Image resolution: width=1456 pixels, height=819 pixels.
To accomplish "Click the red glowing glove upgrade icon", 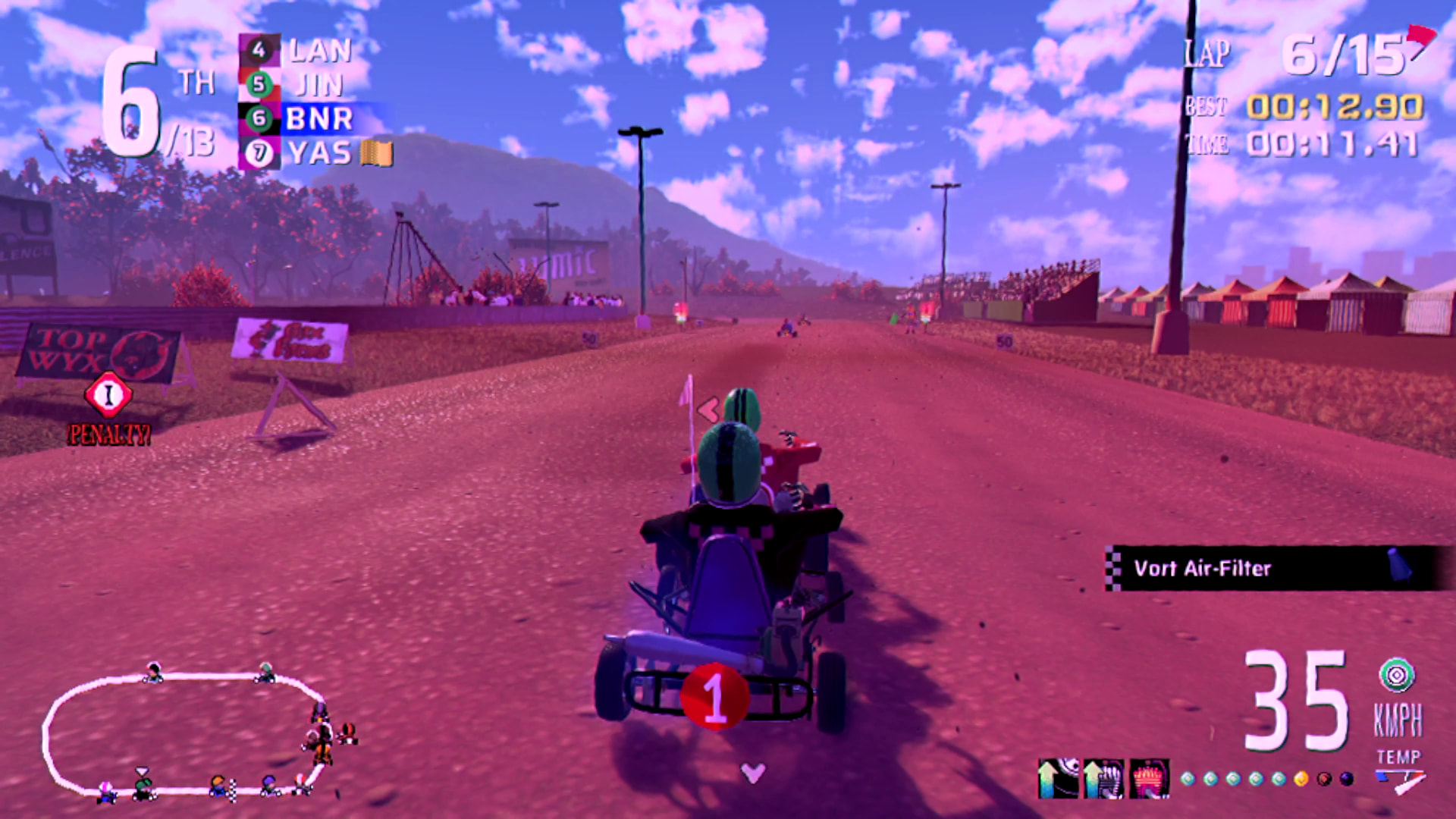I will click(x=1149, y=777).
